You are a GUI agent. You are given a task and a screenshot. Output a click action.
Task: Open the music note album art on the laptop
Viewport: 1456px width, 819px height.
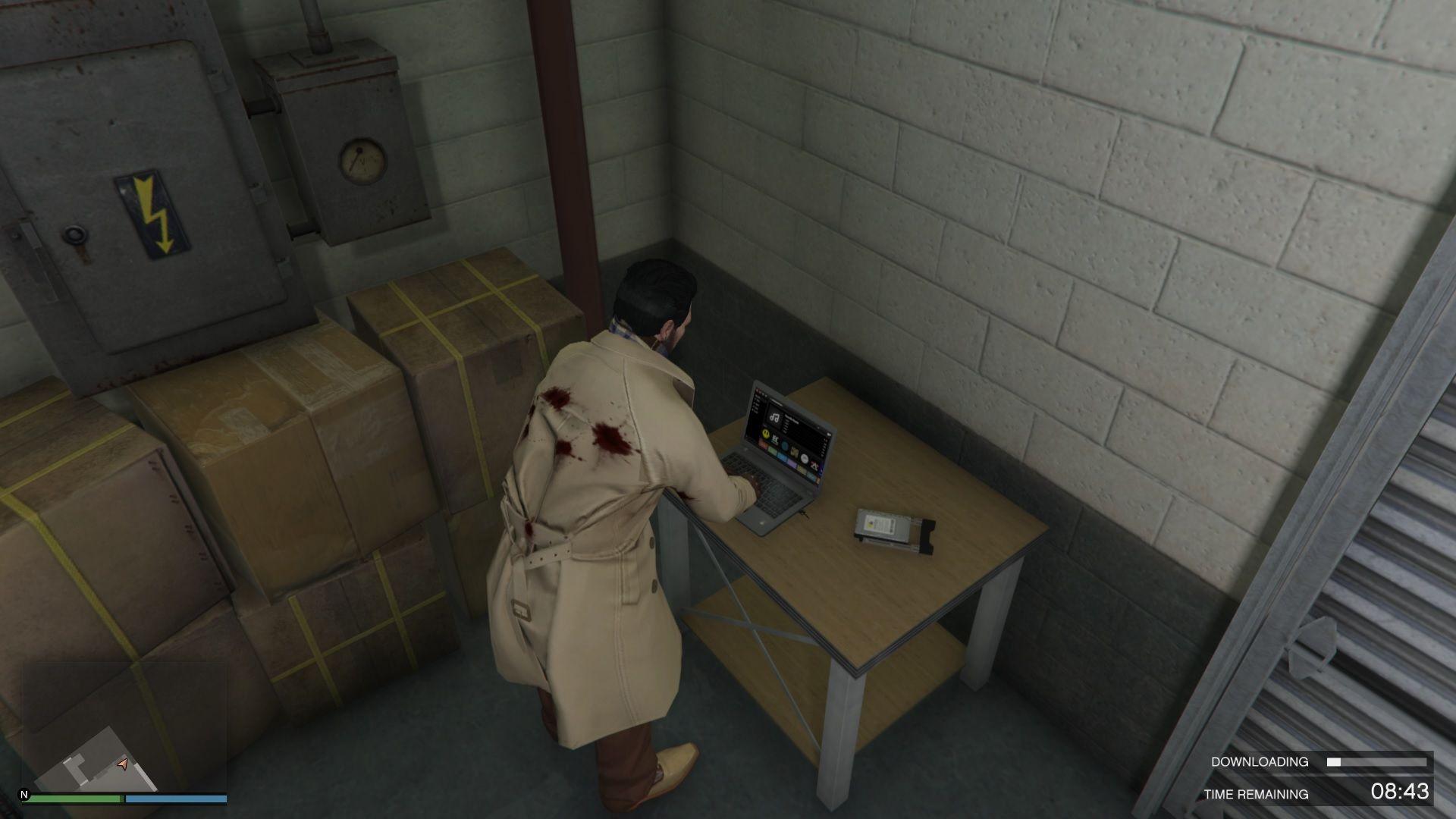[775, 418]
